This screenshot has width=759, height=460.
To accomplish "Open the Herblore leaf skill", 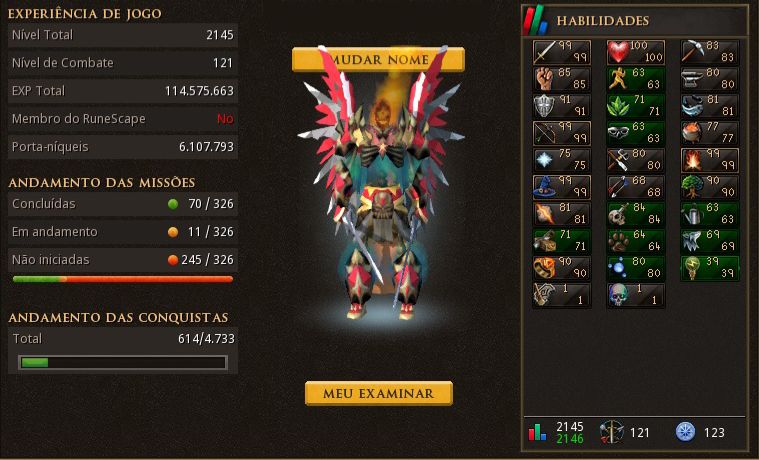I will 635,107.
